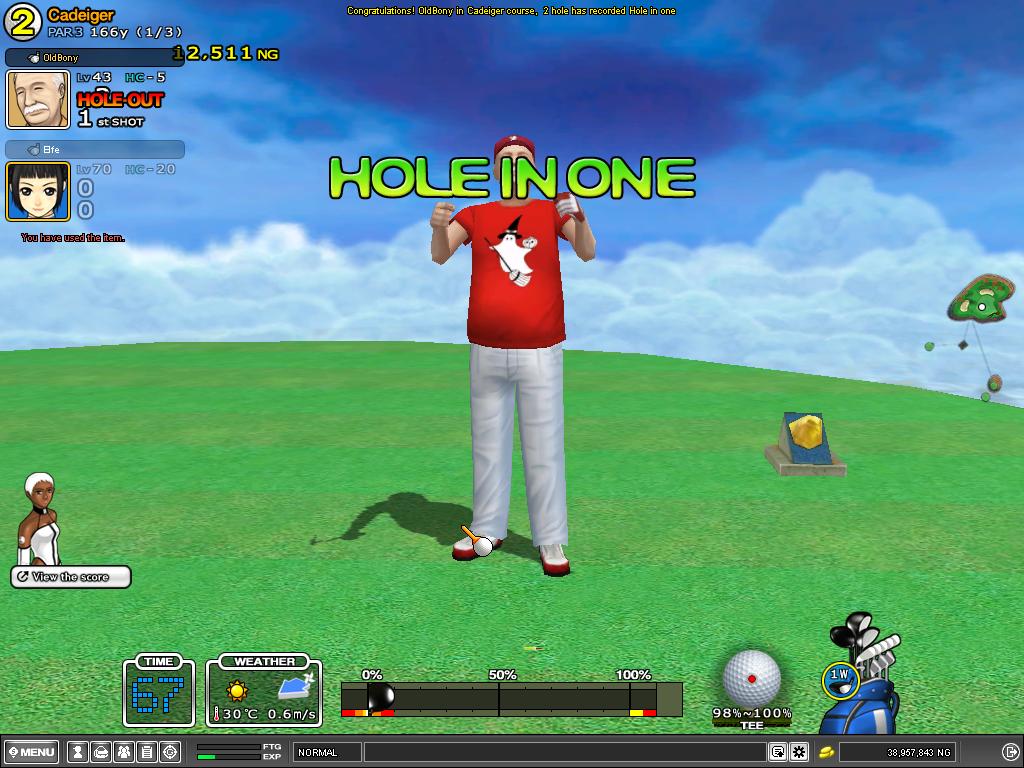
Task: Select OldBony's player portrait
Action: point(38,99)
